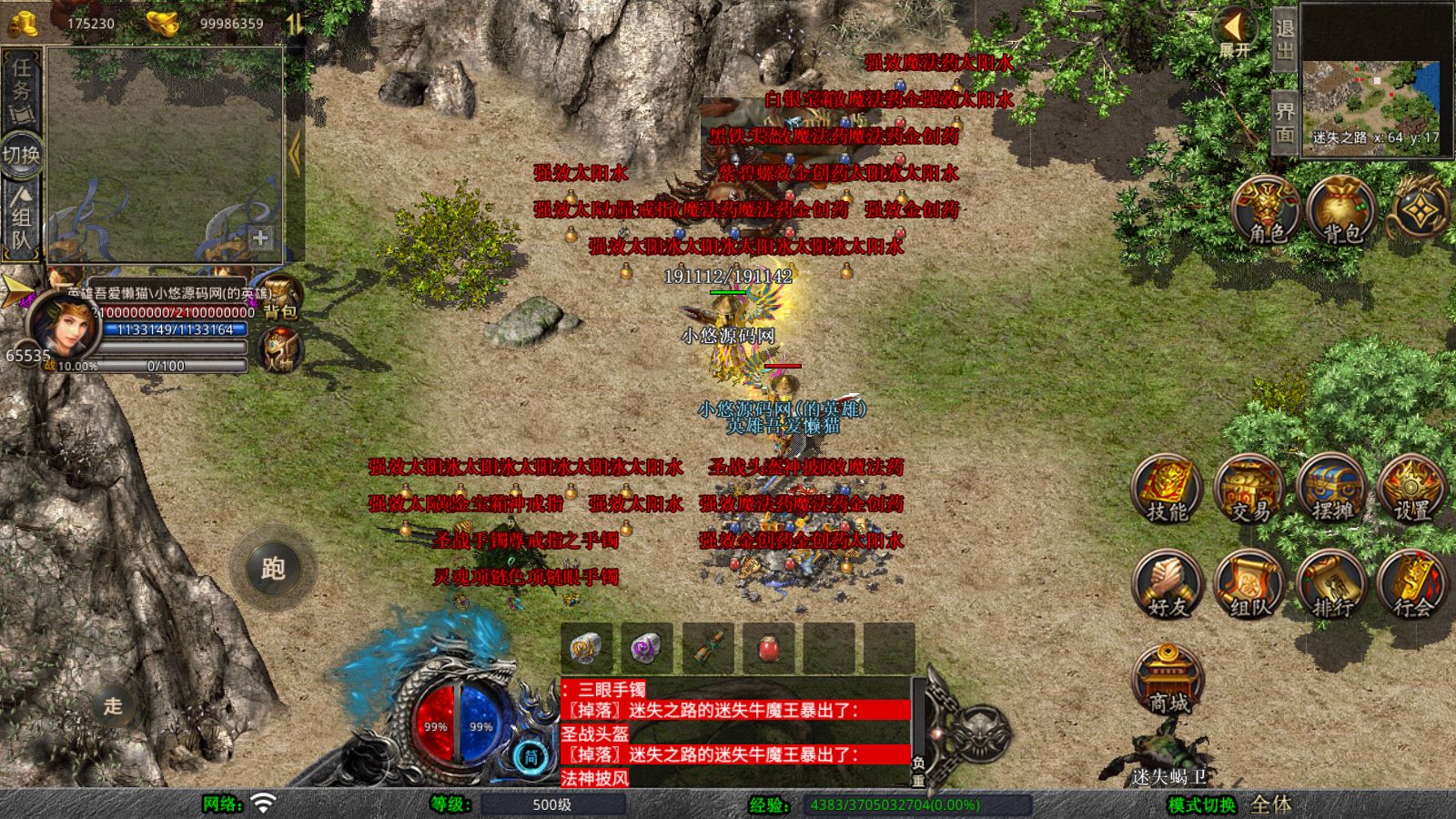Show the 好友 friends list
Screen dimensions: 1456x819
(1168, 584)
